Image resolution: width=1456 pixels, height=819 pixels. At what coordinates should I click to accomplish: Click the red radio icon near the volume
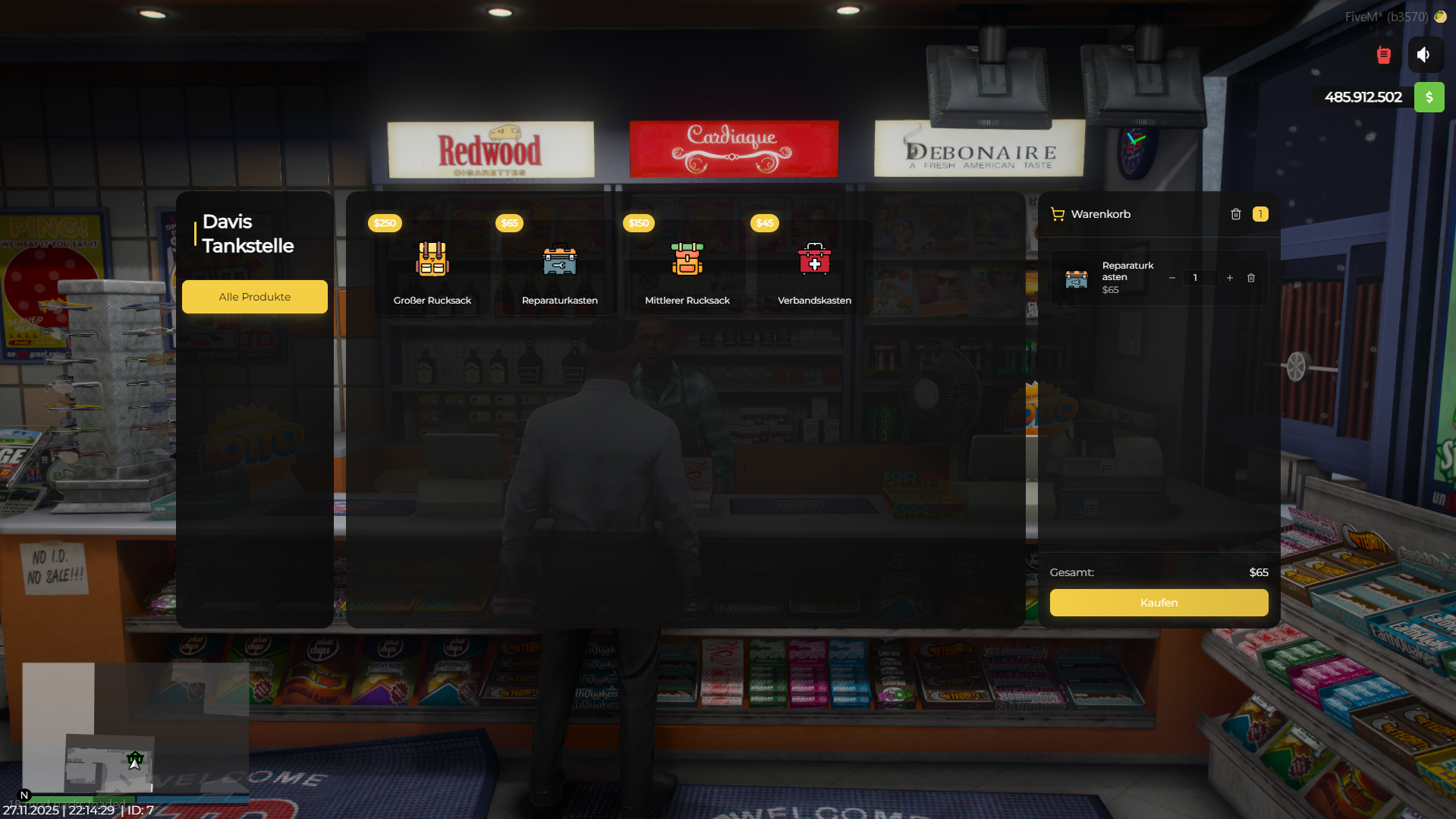[x=1383, y=54]
